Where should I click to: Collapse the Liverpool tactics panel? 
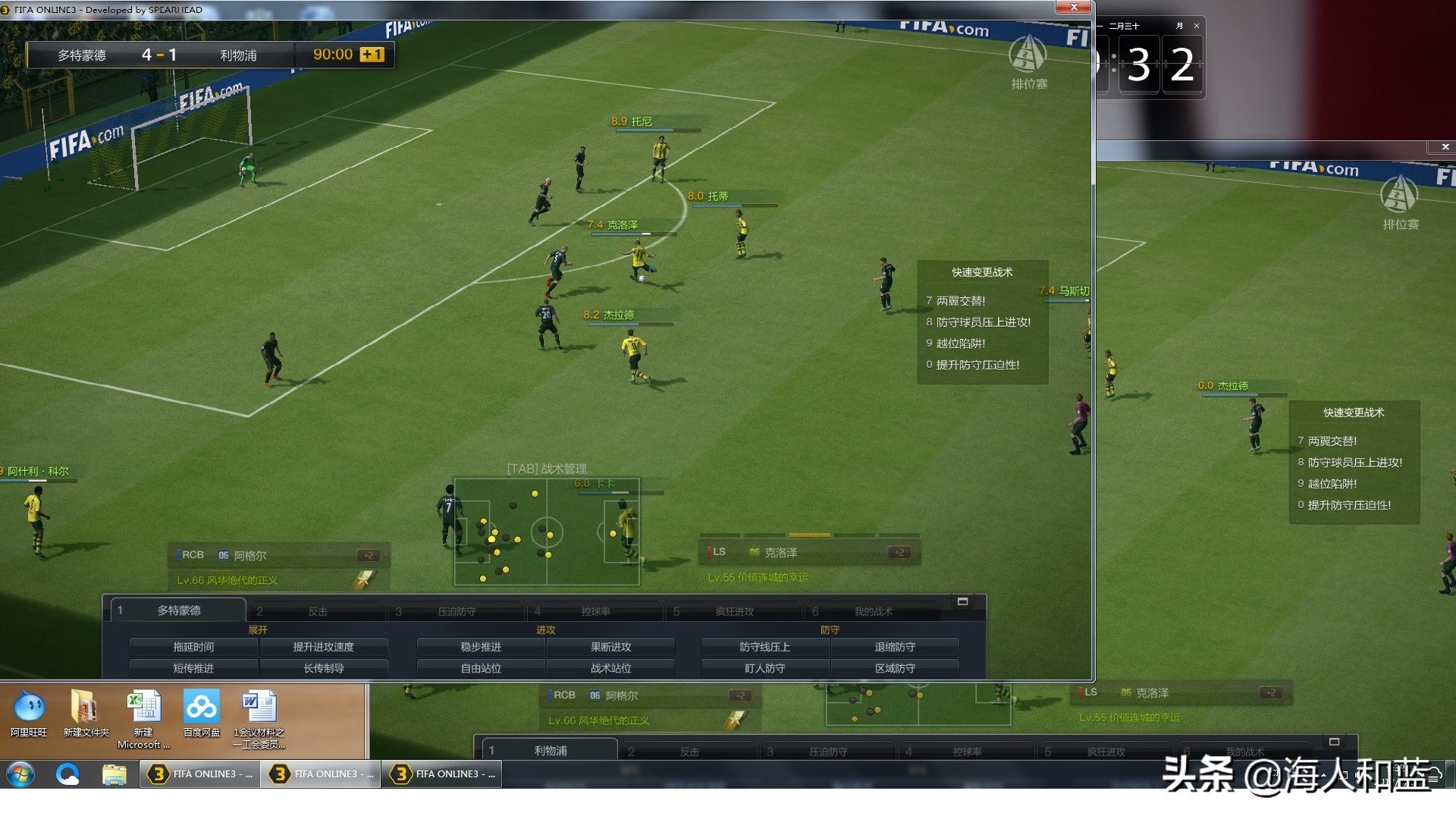coord(1336,741)
